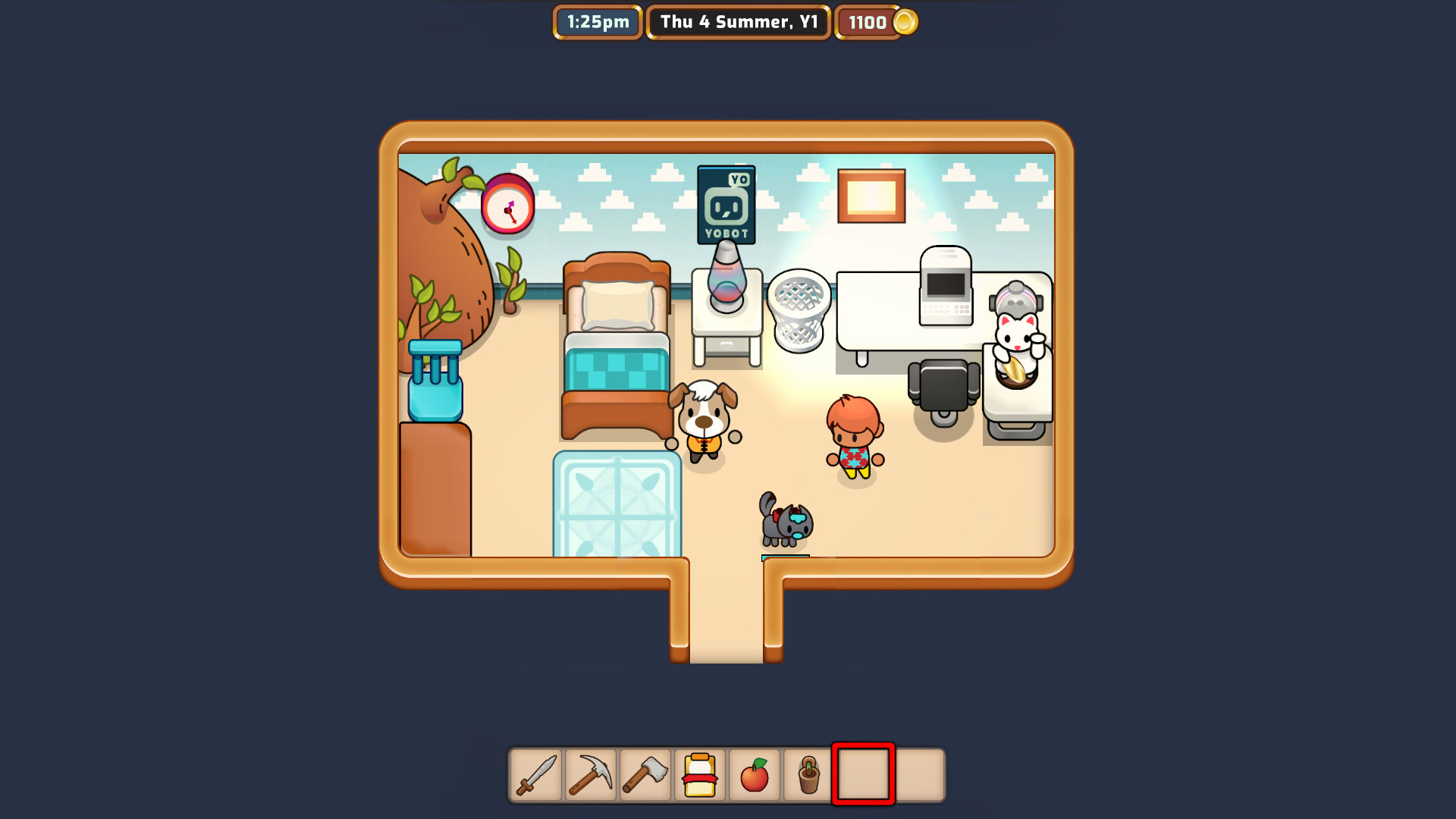Open the 1:25pm time display
Viewport: 1456px width, 819px height.
click(x=597, y=22)
